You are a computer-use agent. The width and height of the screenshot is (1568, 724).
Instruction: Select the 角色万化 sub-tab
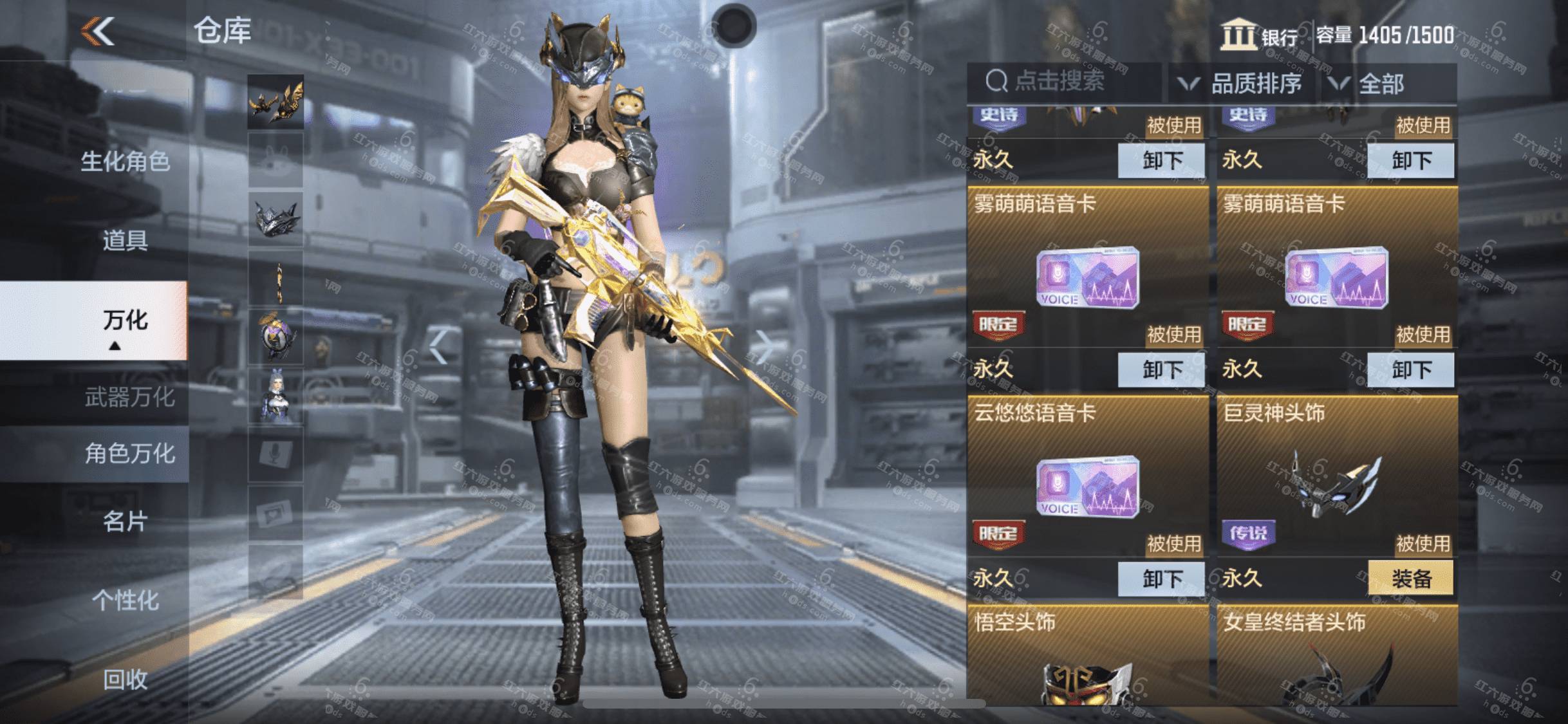click(x=129, y=454)
